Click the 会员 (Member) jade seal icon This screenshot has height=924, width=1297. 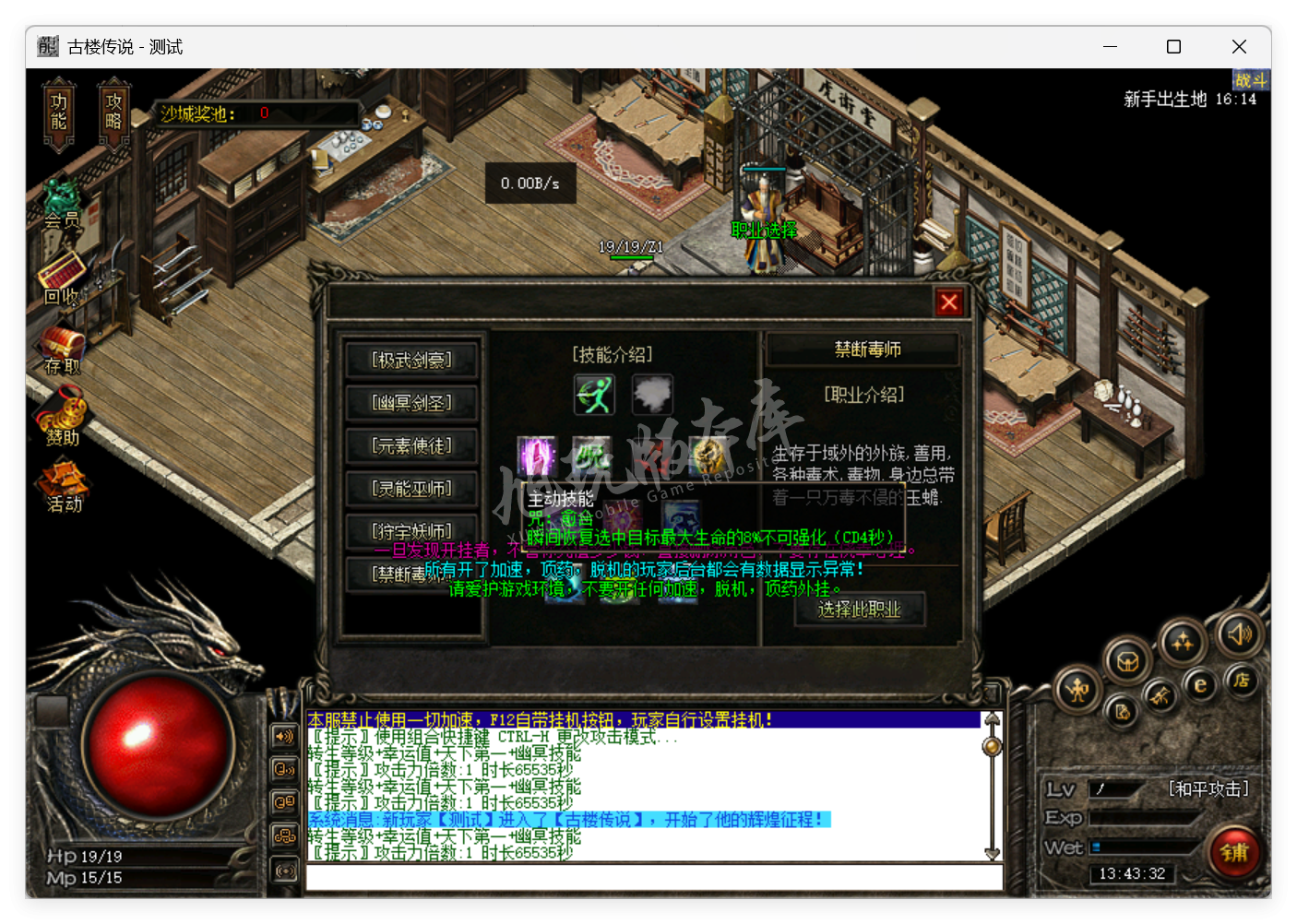(61, 205)
